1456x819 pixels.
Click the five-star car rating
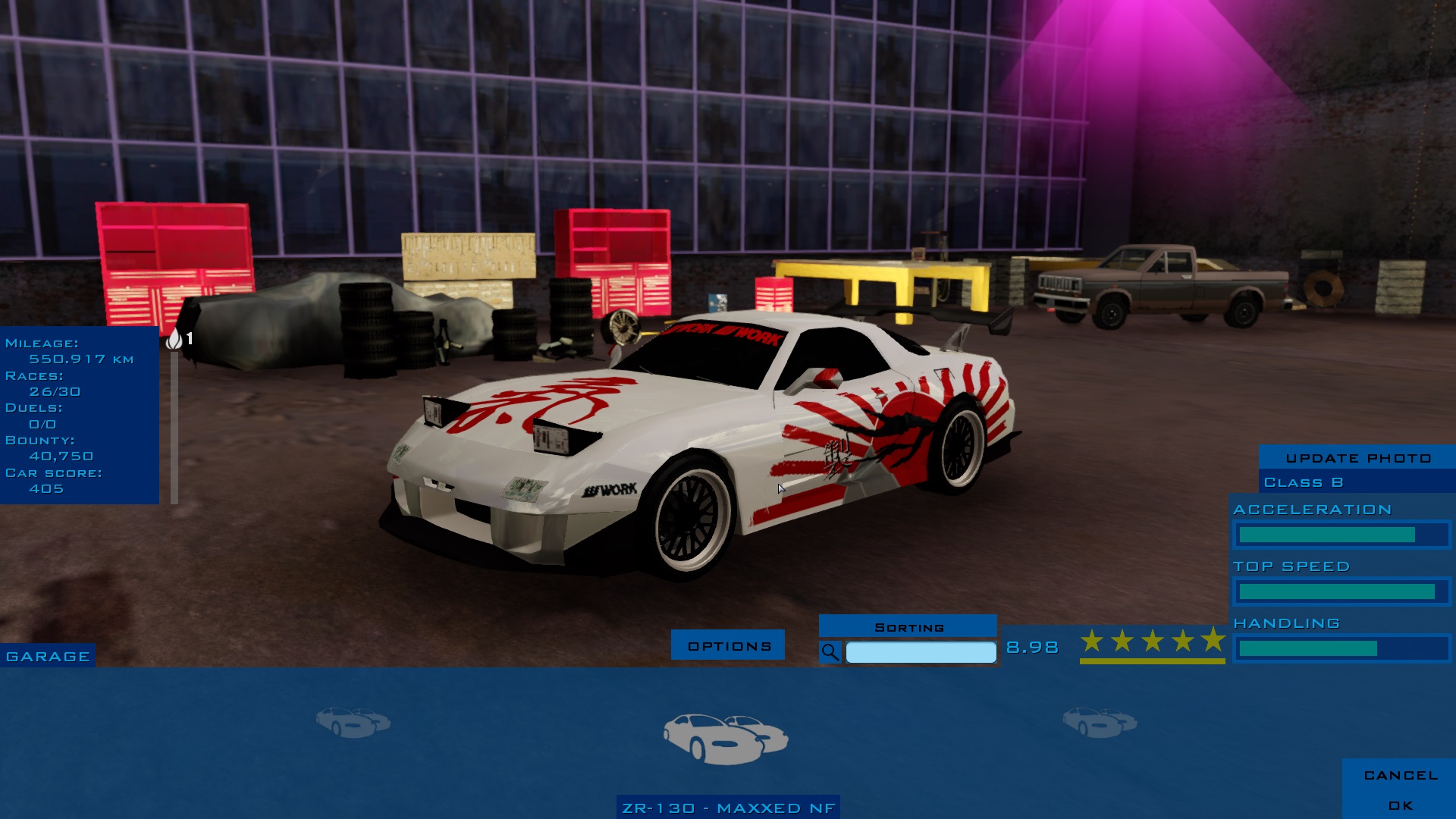click(1152, 642)
